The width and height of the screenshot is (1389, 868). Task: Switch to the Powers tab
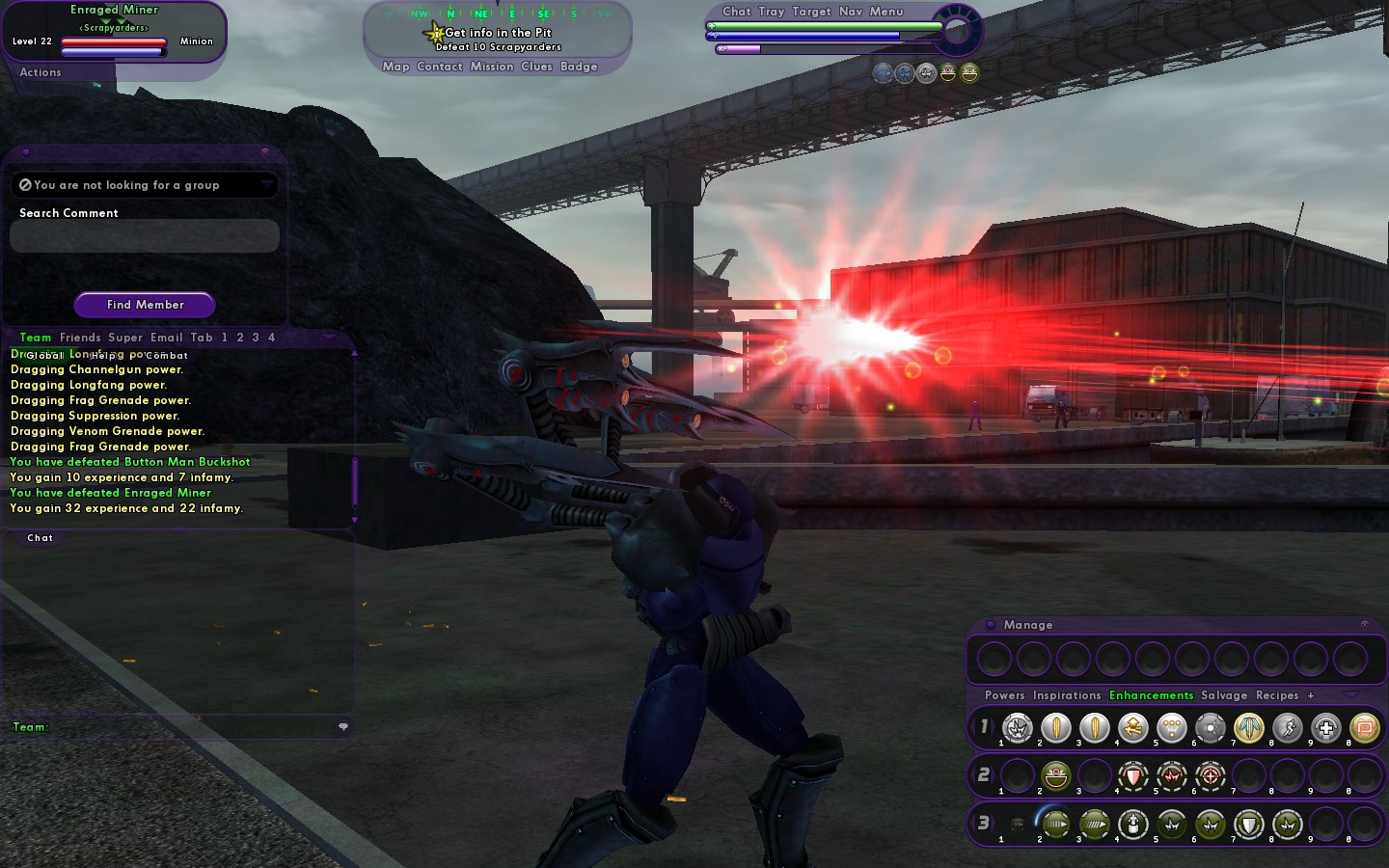(1004, 695)
